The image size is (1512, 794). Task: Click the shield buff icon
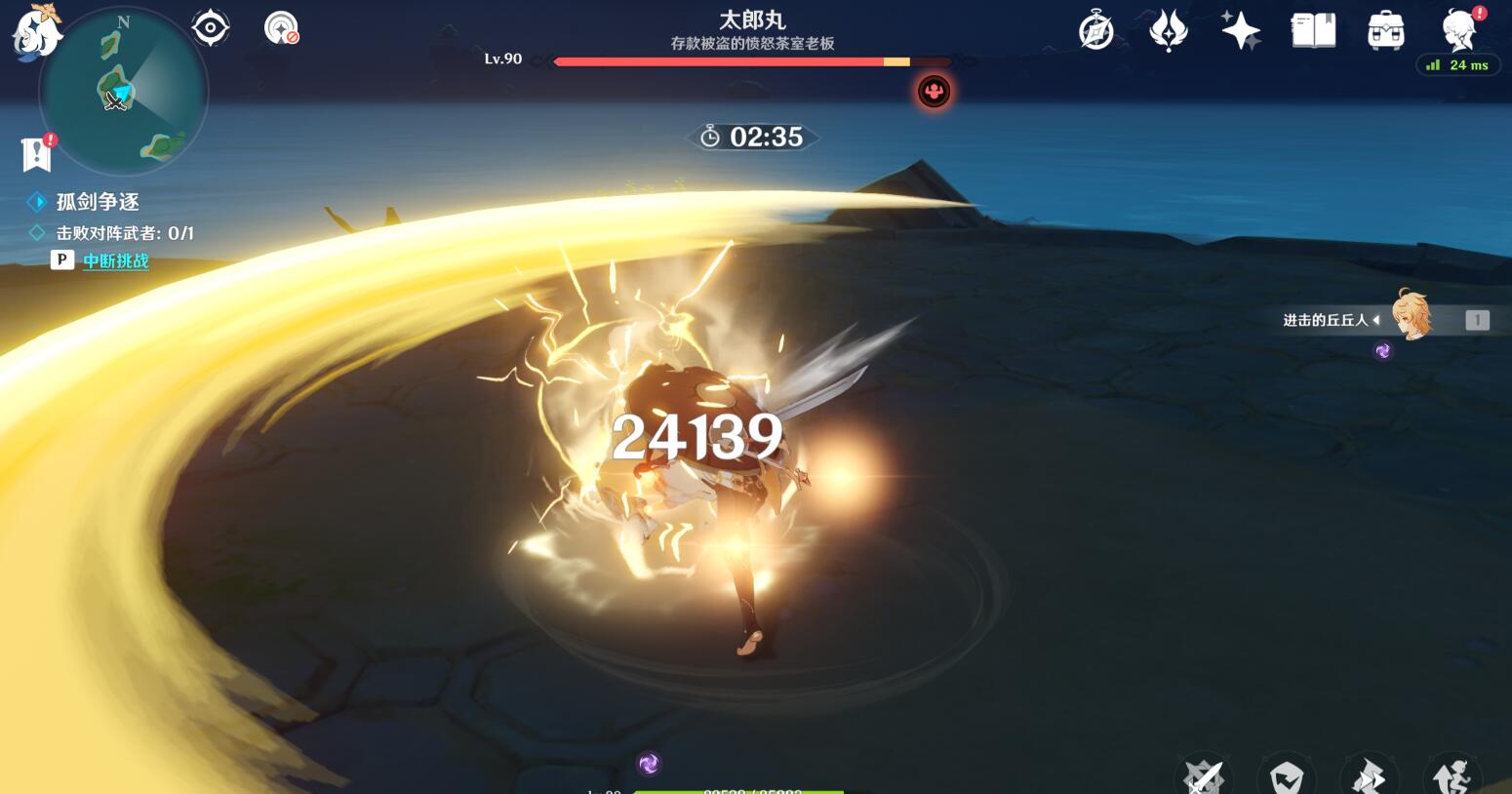point(1287,777)
